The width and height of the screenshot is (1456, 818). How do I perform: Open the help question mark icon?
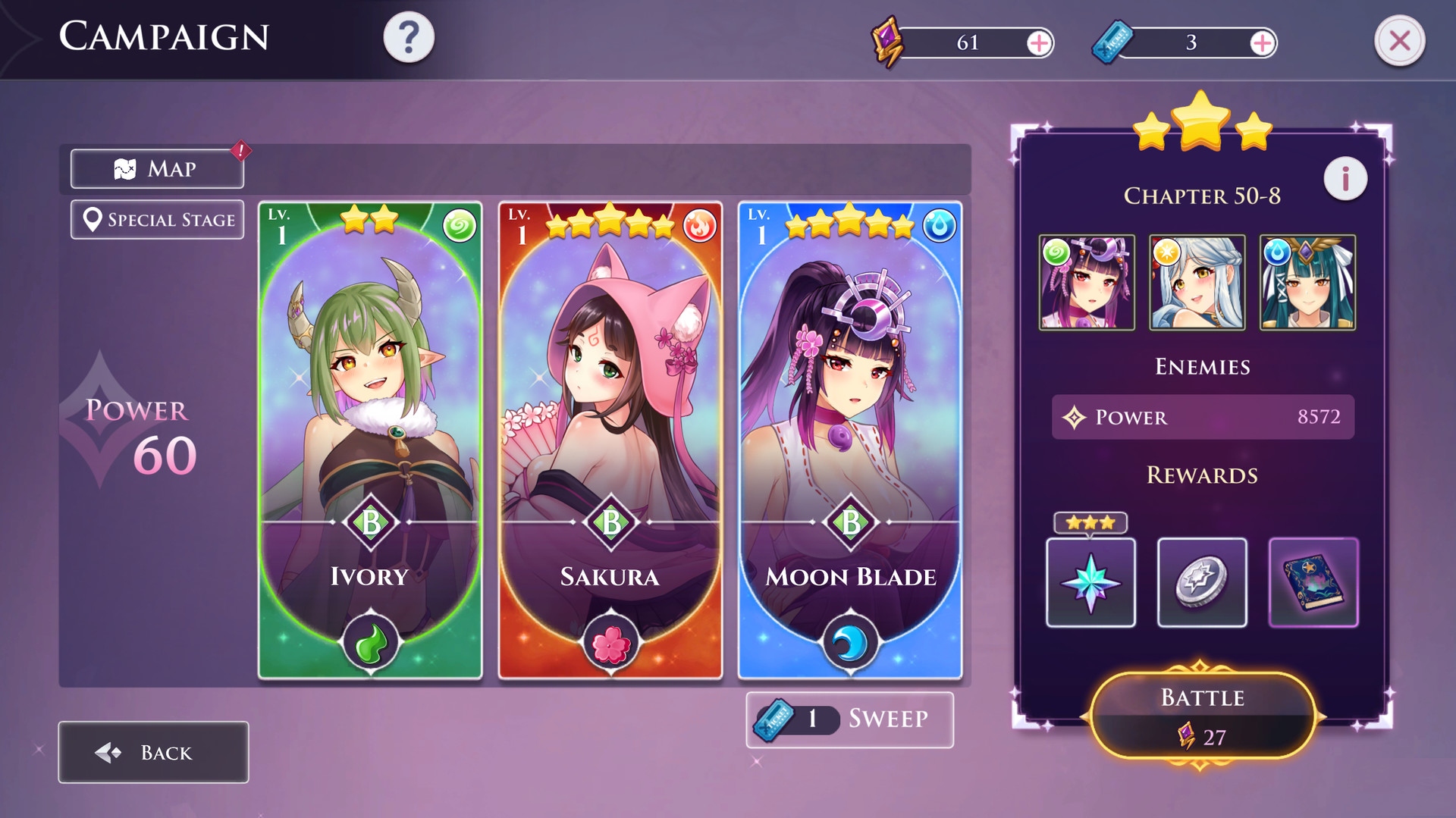(410, 36)
